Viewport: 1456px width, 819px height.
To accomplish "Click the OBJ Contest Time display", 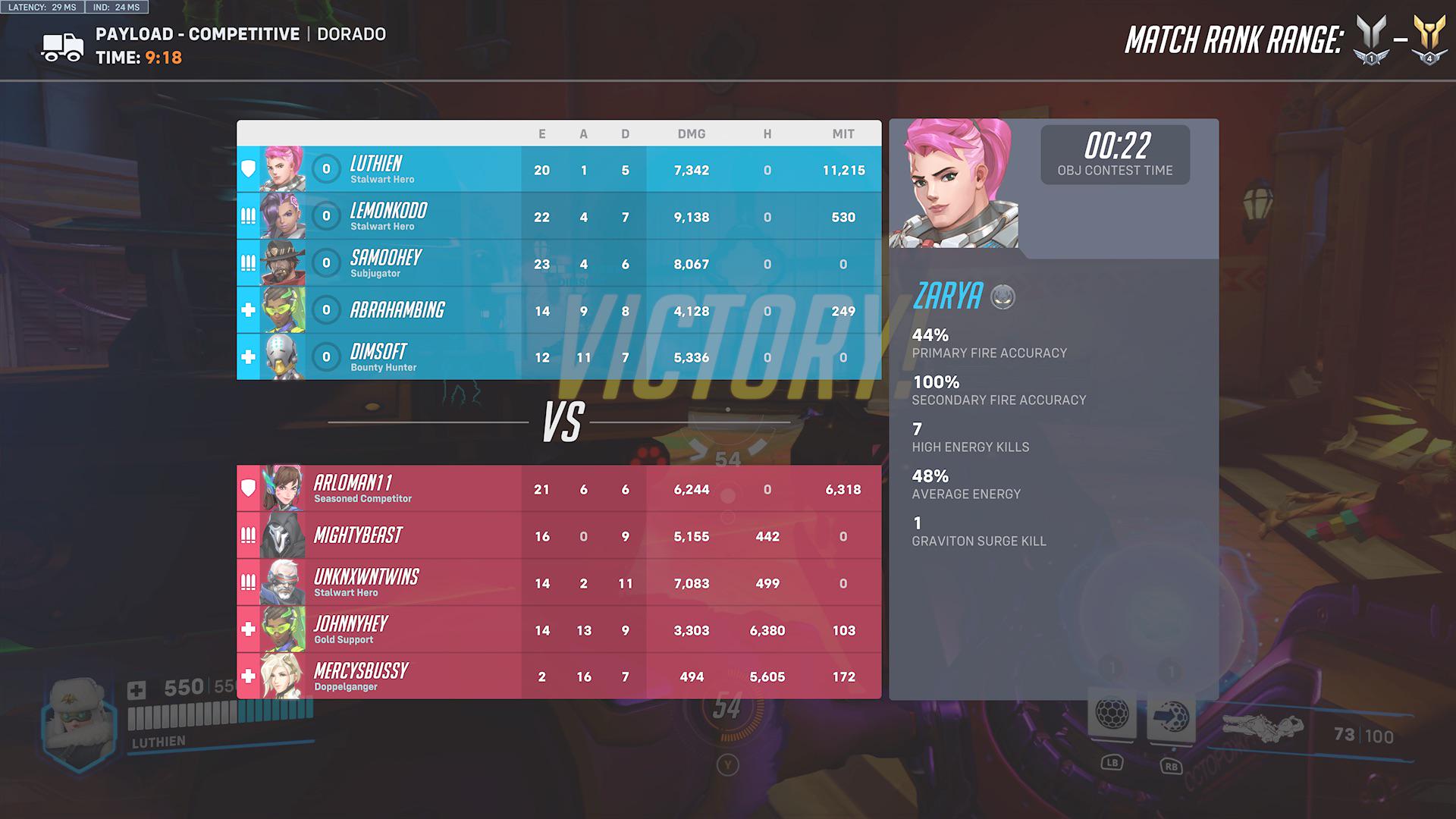I will [x=1115, y=154].
